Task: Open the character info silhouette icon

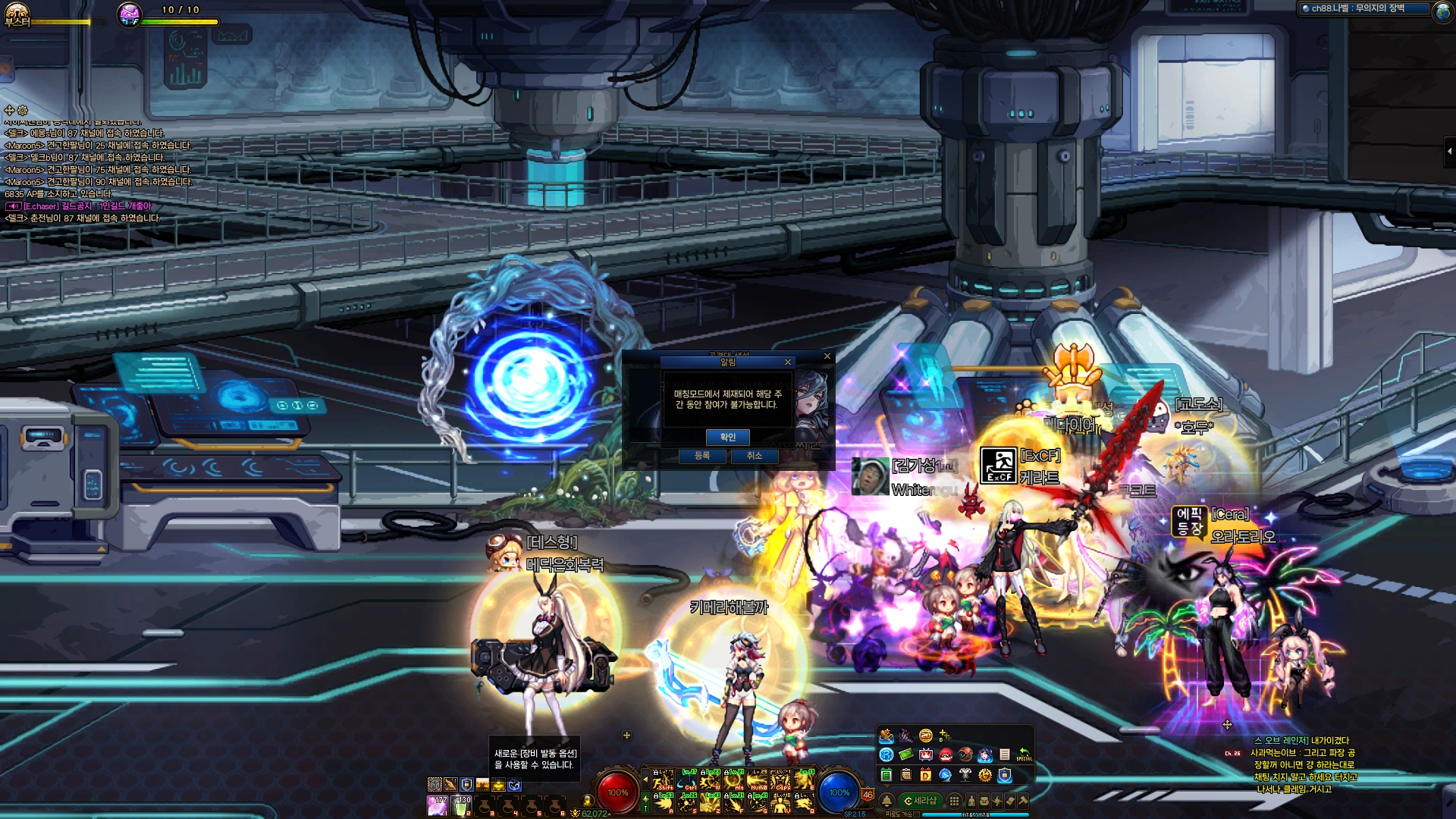Action: click(x=971, y=801)
